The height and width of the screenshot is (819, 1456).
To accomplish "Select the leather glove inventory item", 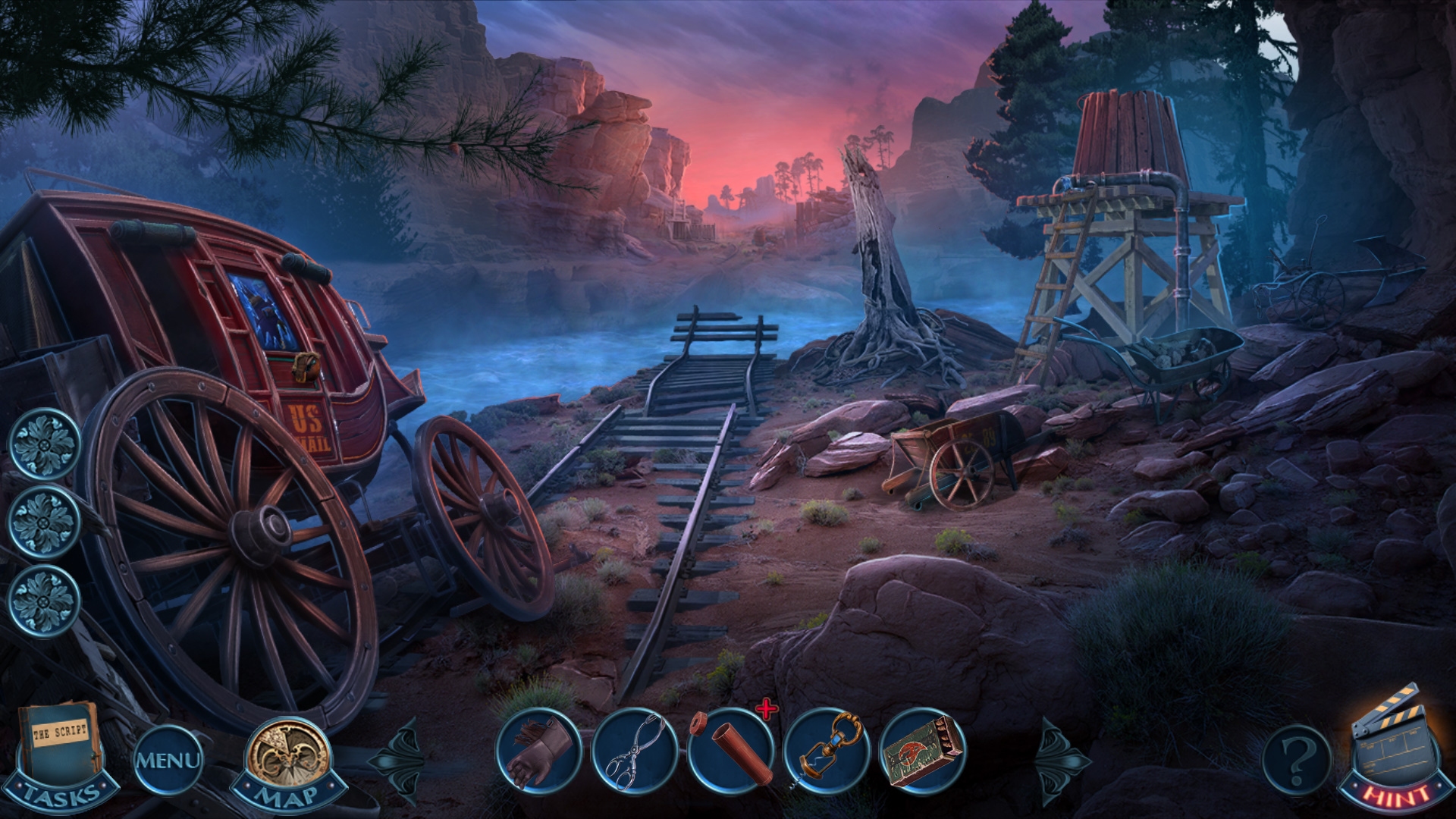I will click(538, 752).
